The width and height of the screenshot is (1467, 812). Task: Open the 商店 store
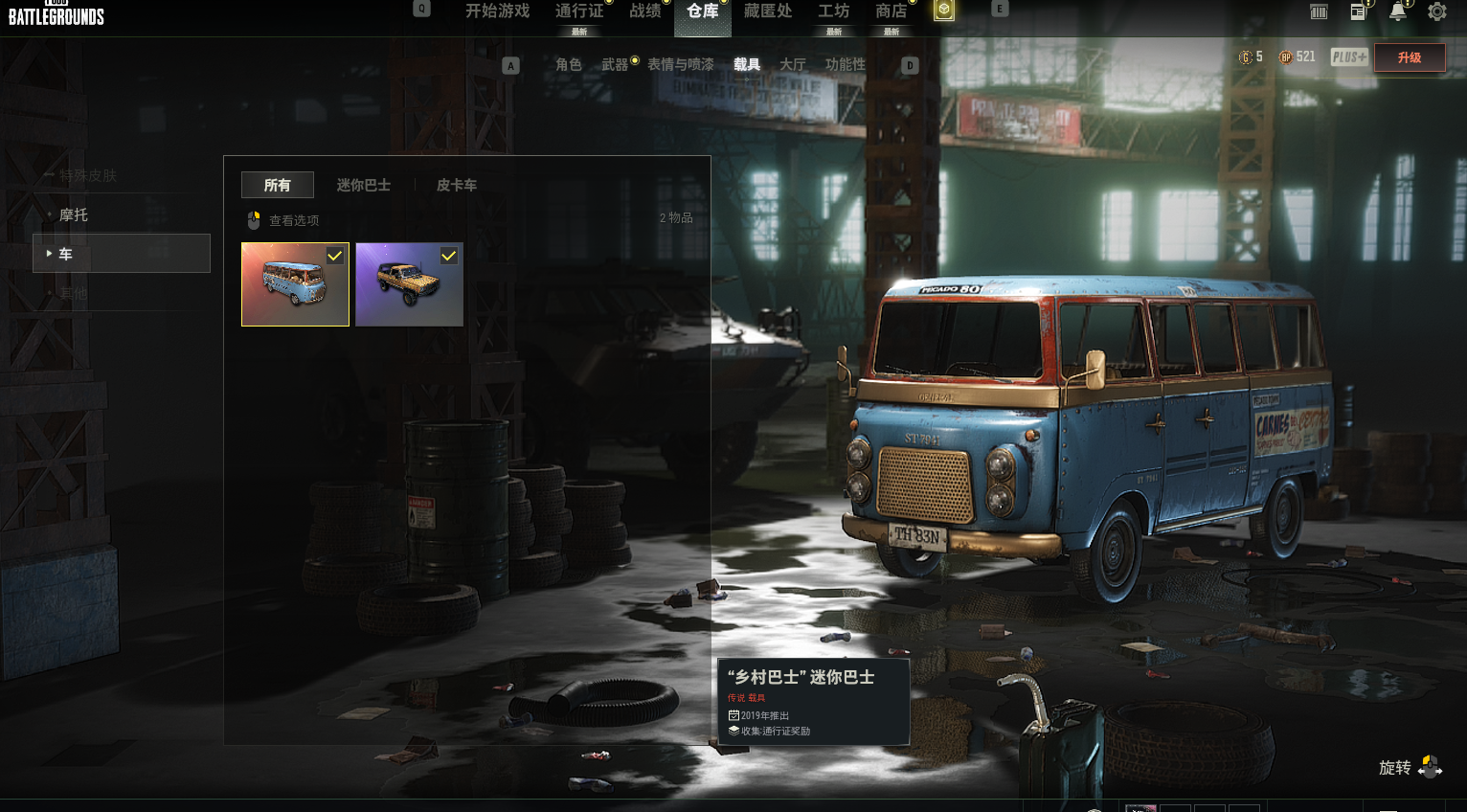pos(891,11)
